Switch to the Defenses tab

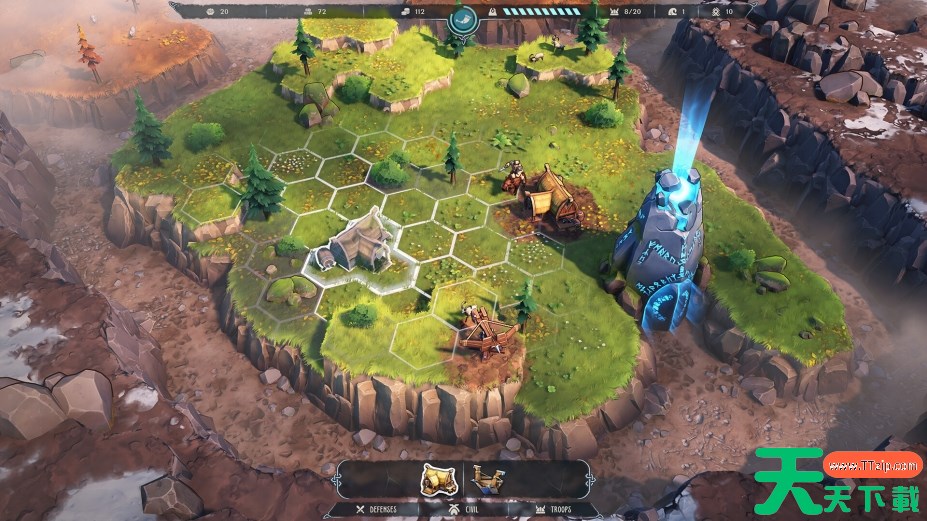[375, 509]
